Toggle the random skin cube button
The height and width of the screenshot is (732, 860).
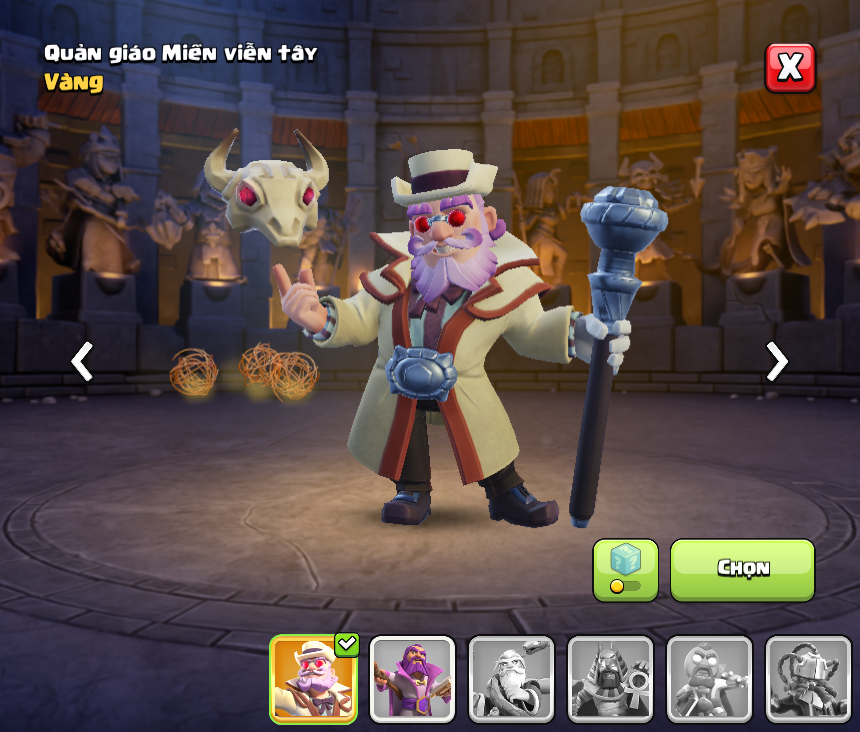pyautogui.click(x=625, y=570)
